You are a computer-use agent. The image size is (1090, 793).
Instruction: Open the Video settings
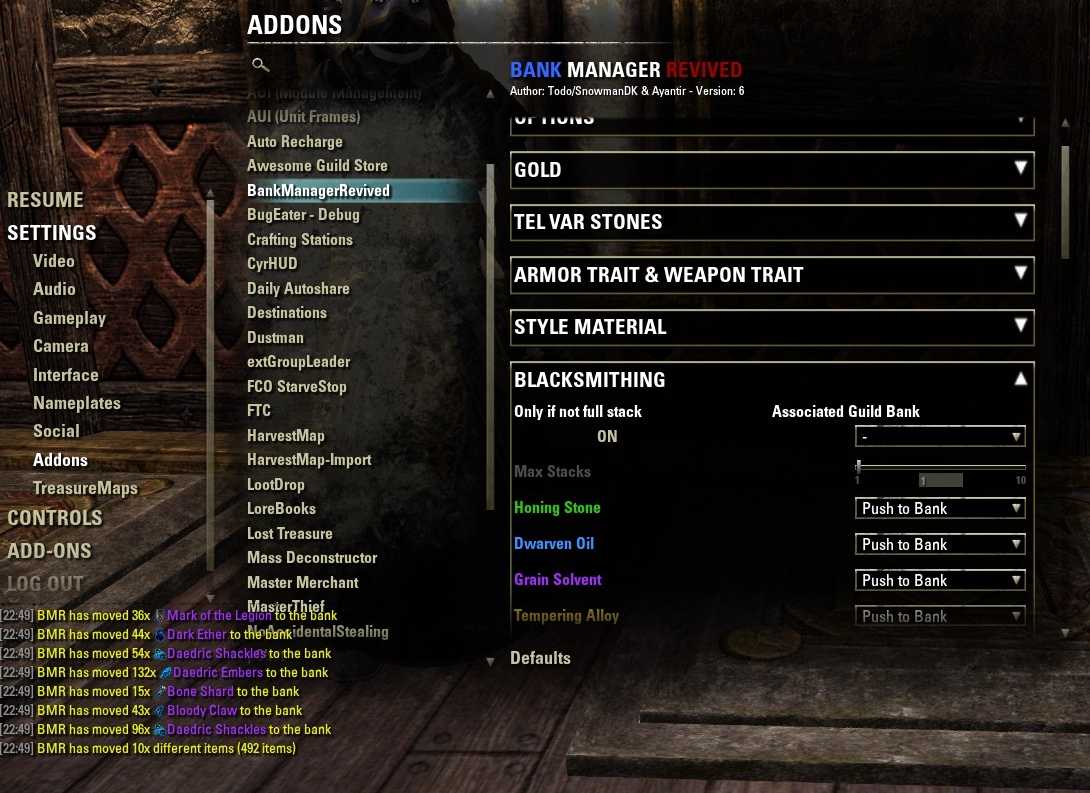(x=54, y=261)
